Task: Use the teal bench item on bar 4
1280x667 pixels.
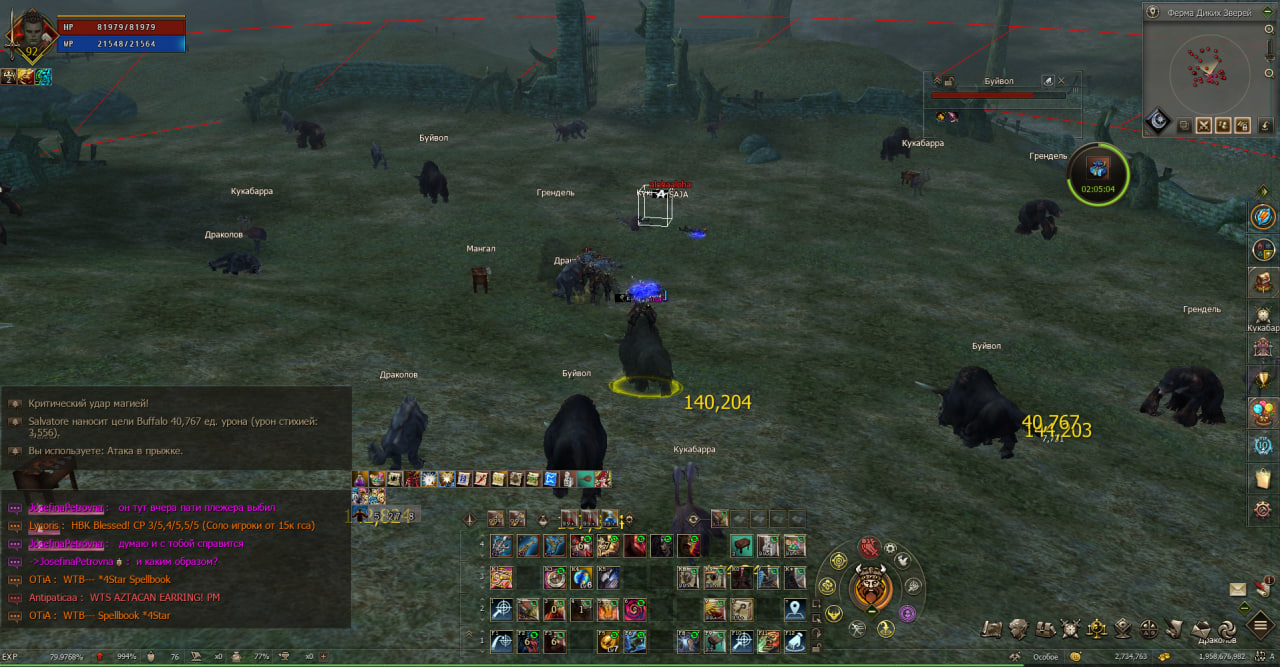Action: (x=741, y=546)
